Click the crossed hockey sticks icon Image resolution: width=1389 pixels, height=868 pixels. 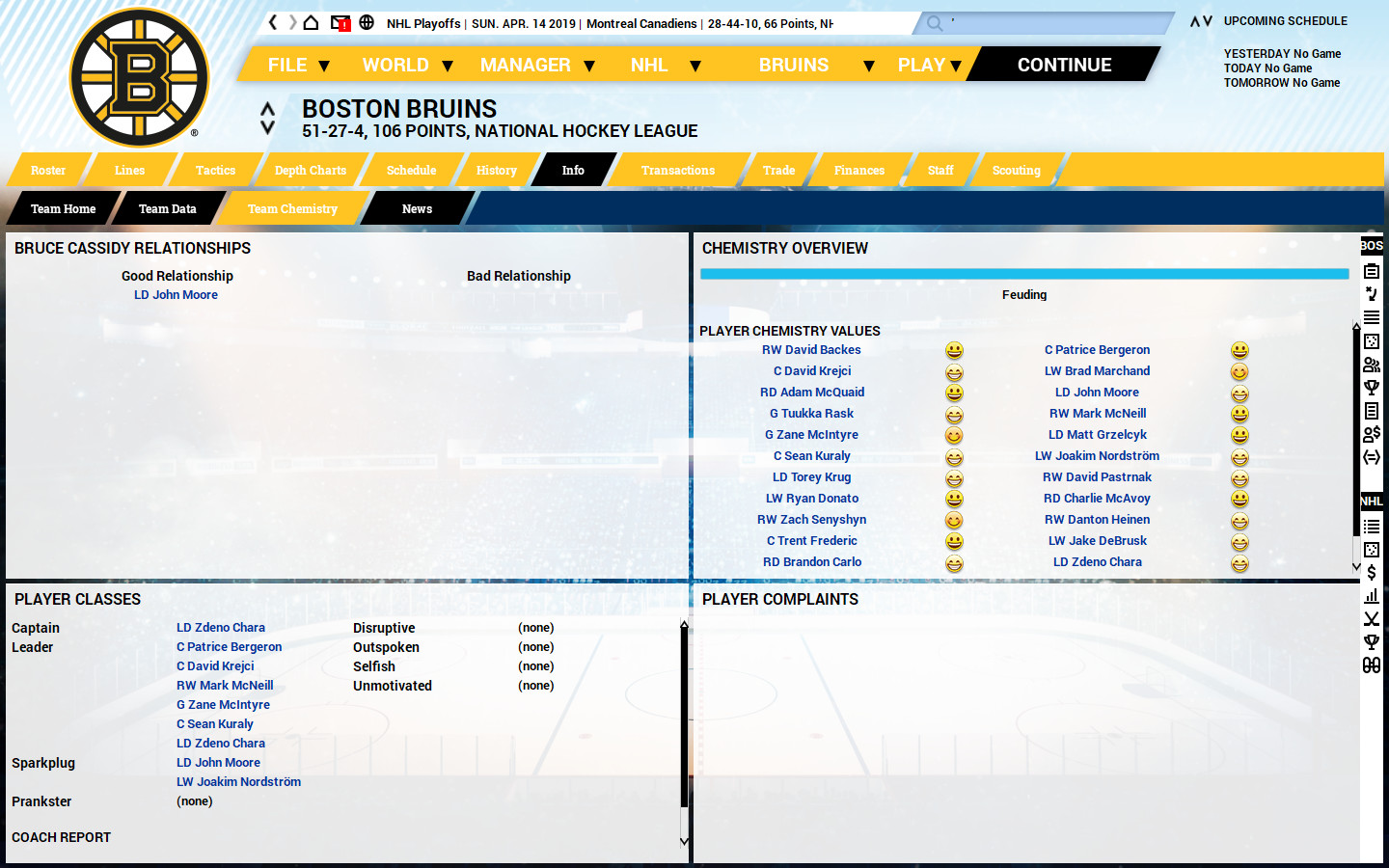coord(1372,618)
